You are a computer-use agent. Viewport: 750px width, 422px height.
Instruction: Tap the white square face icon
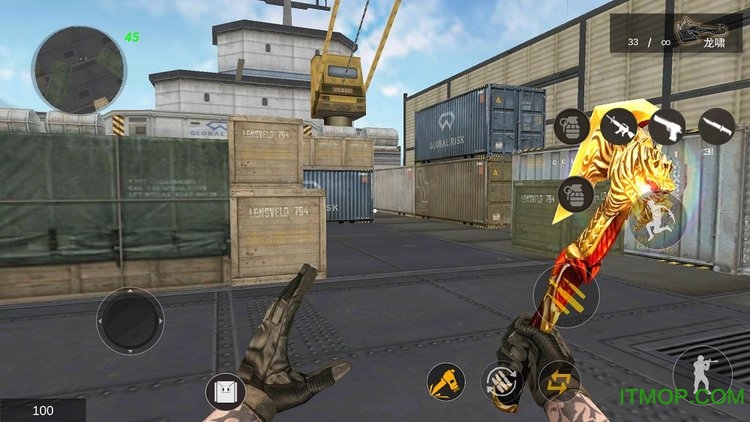click(x=224, y=391)
